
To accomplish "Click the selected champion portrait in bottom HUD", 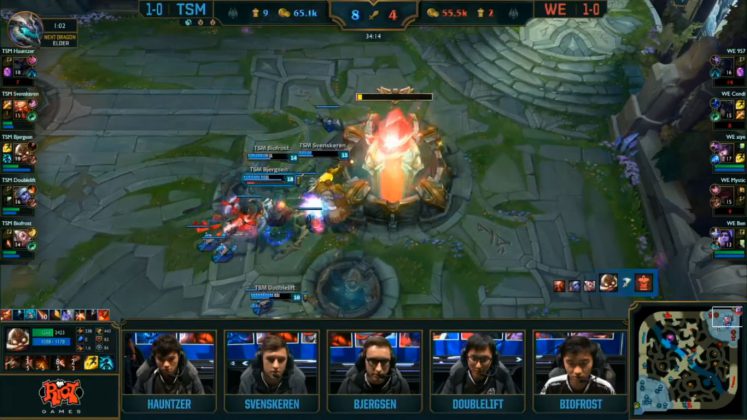I will pos(19,339).
